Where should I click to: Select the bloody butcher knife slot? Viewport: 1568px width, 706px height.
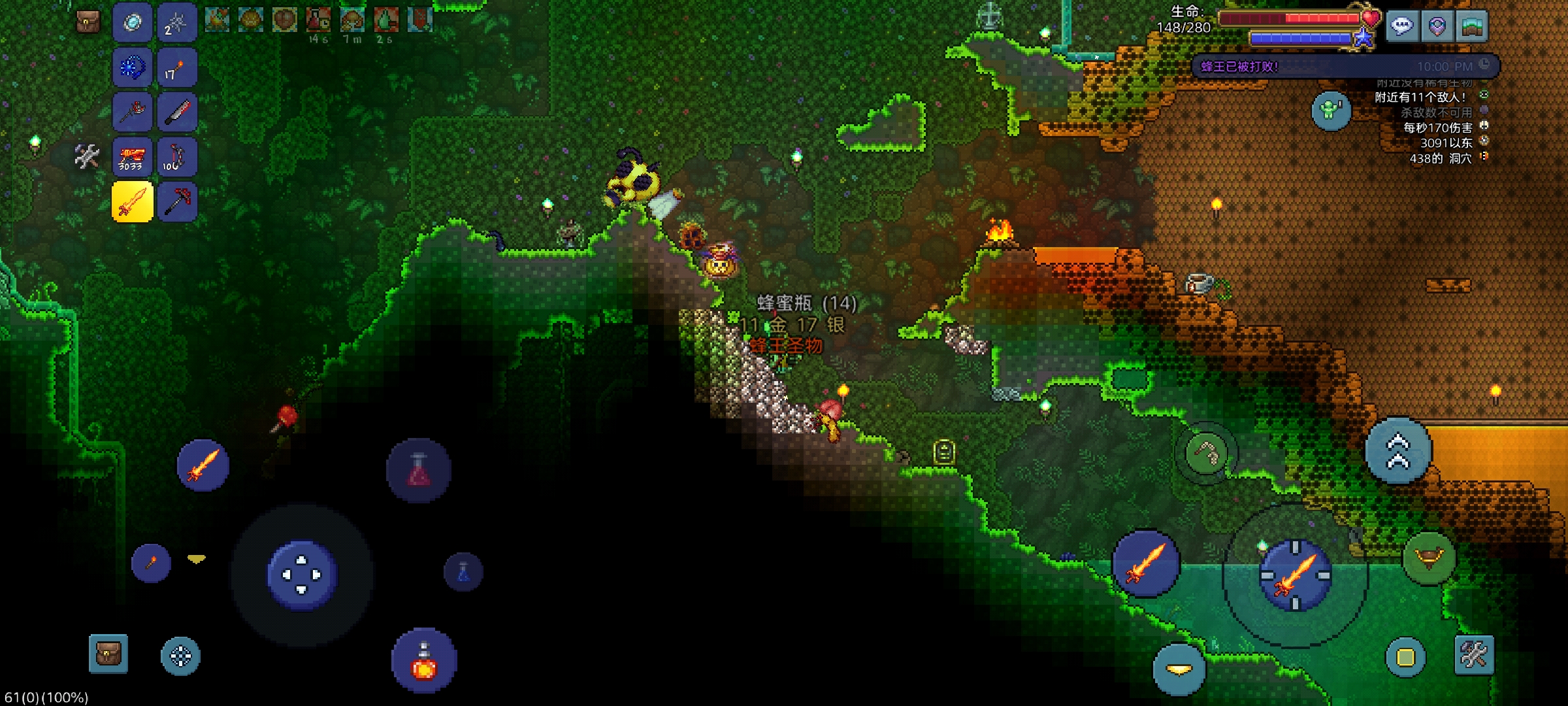click(x=176, y=112)
